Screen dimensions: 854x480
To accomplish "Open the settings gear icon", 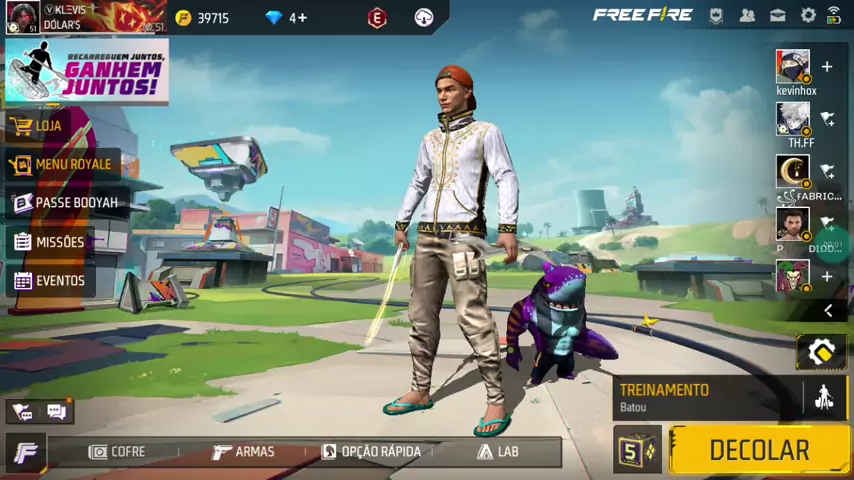I will (808, 15).
